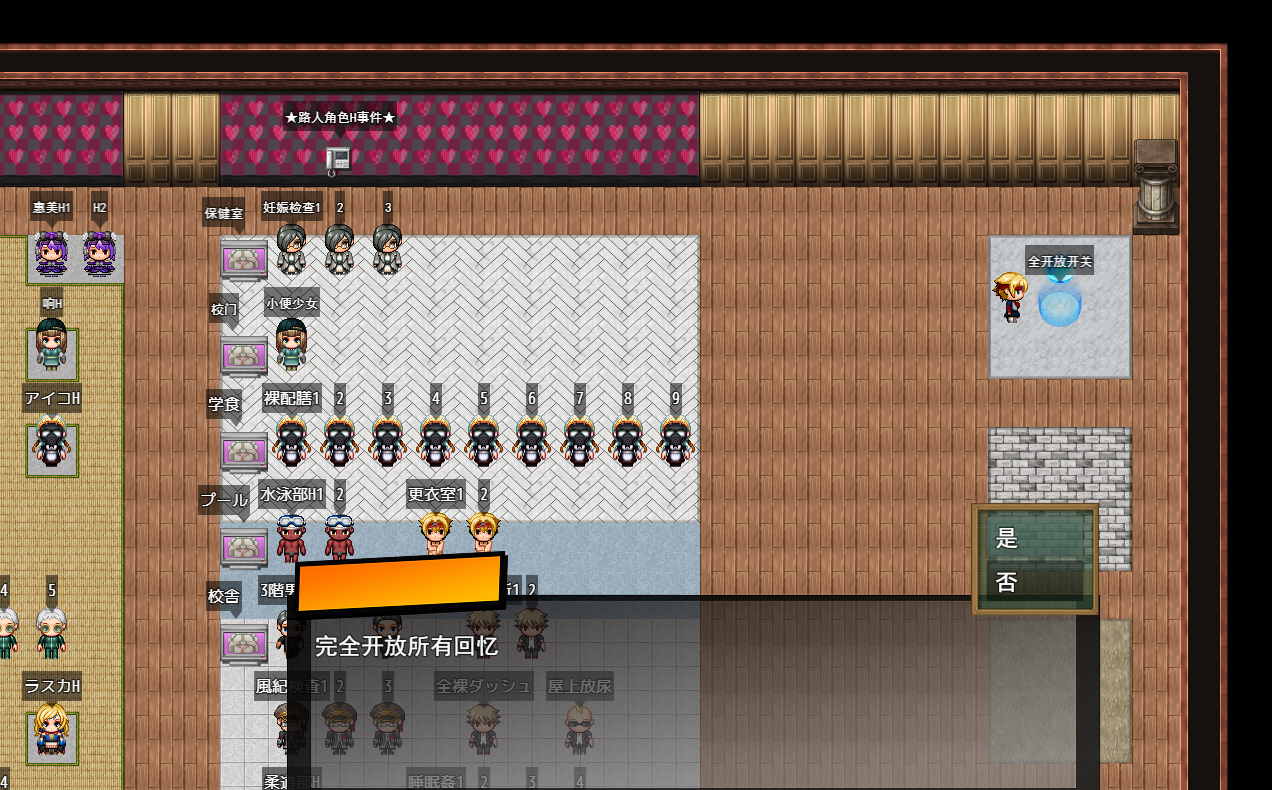Choose 是 to confirm unlocking all memories
This screenshot has width=1272, height=790.
[x=1034, y=538]
